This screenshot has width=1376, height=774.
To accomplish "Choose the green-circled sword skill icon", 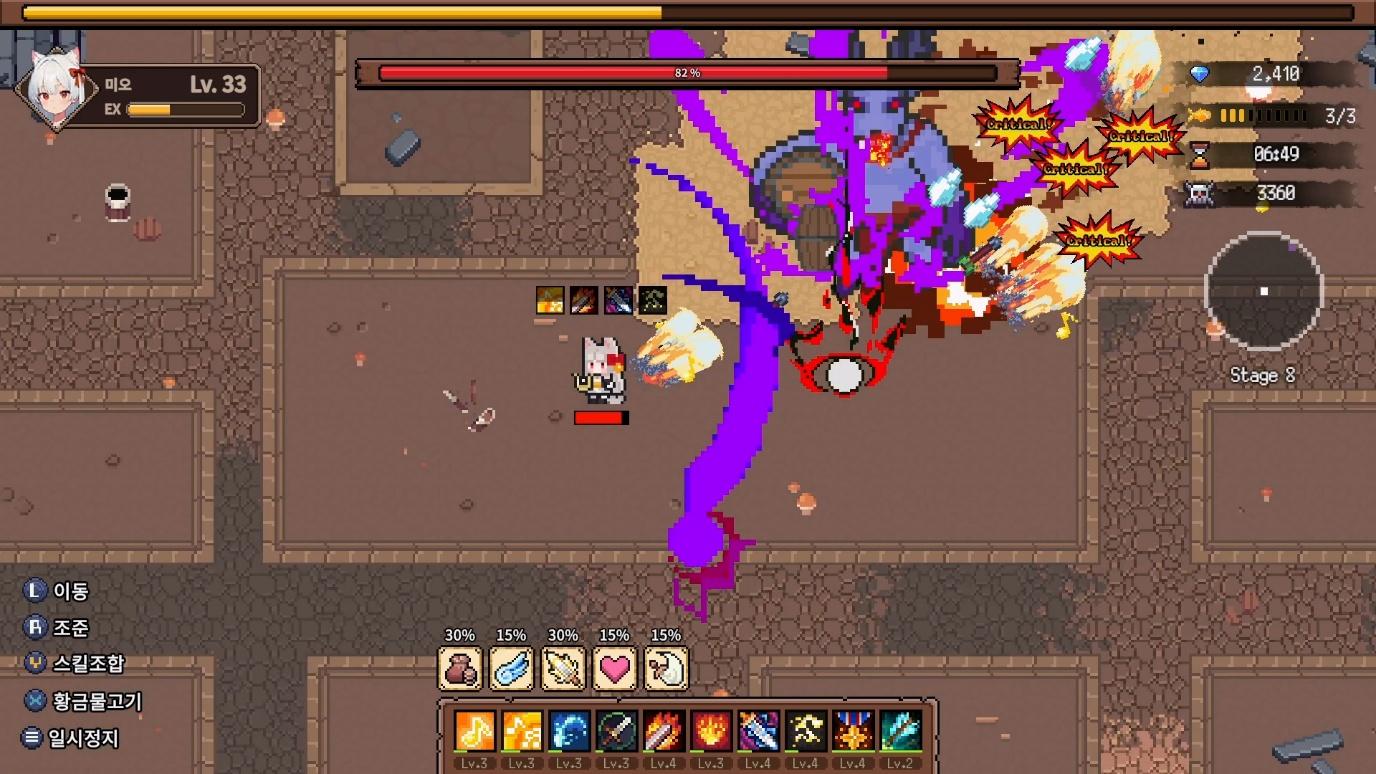I will (616, 731).
